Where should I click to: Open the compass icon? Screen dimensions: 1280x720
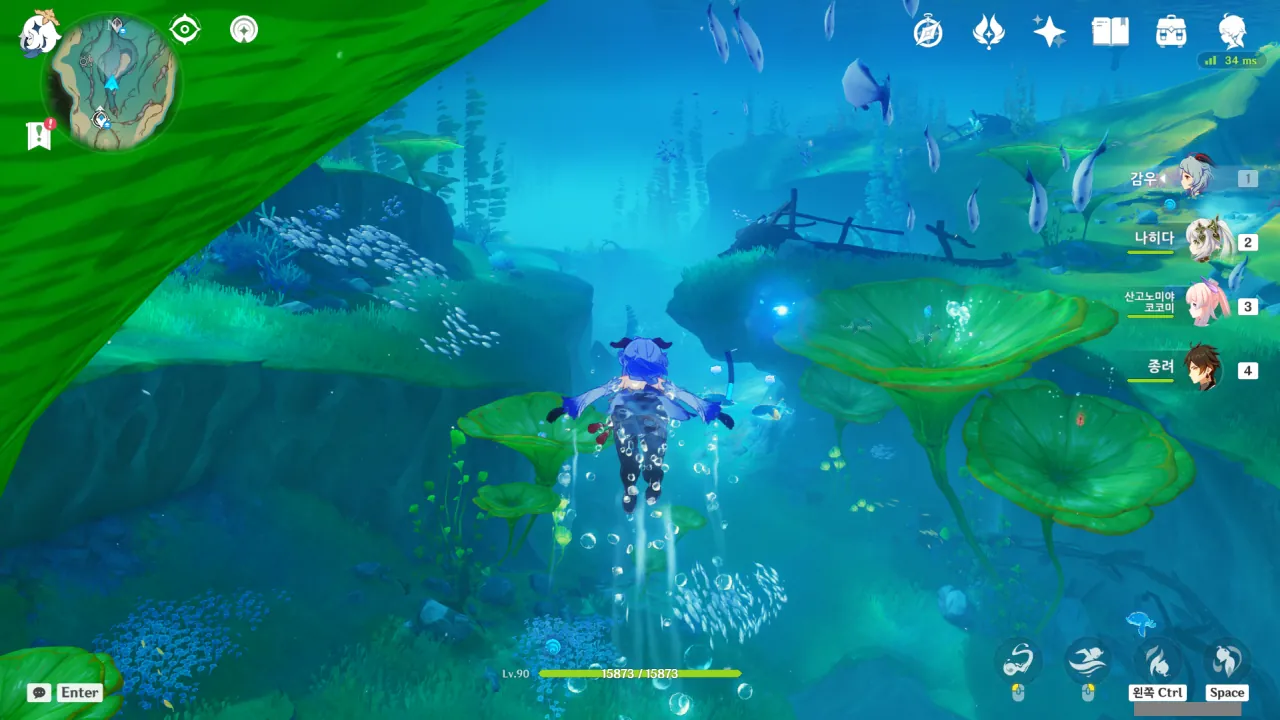[928, 32]
